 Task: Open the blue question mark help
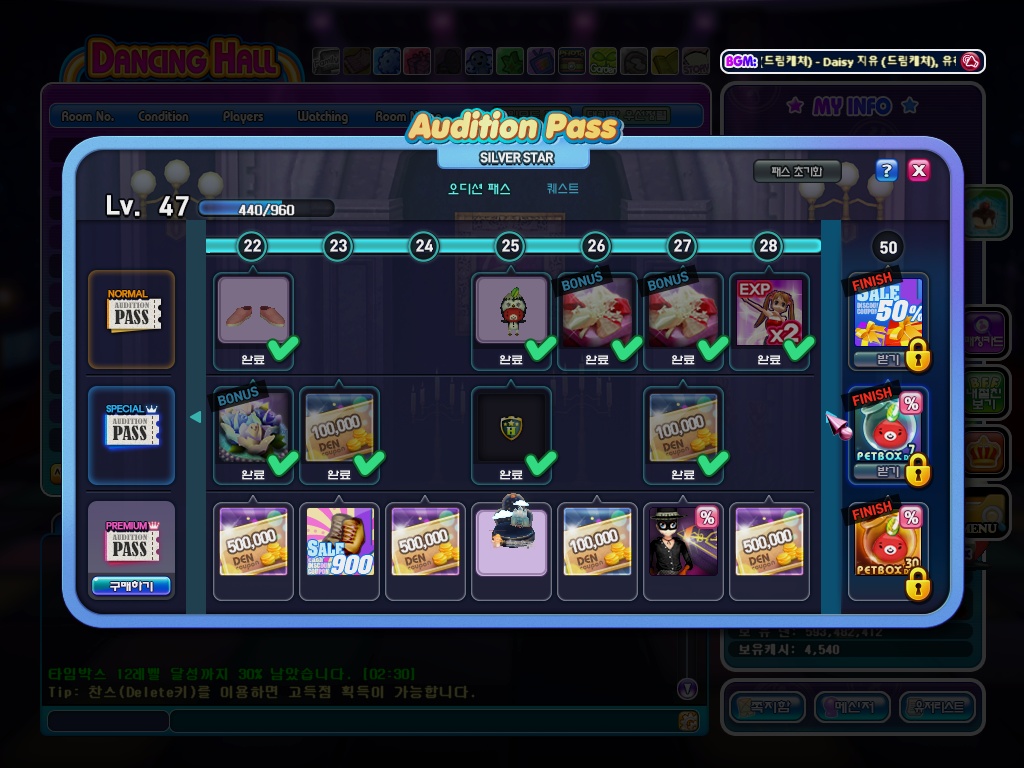tap(886, 170)
